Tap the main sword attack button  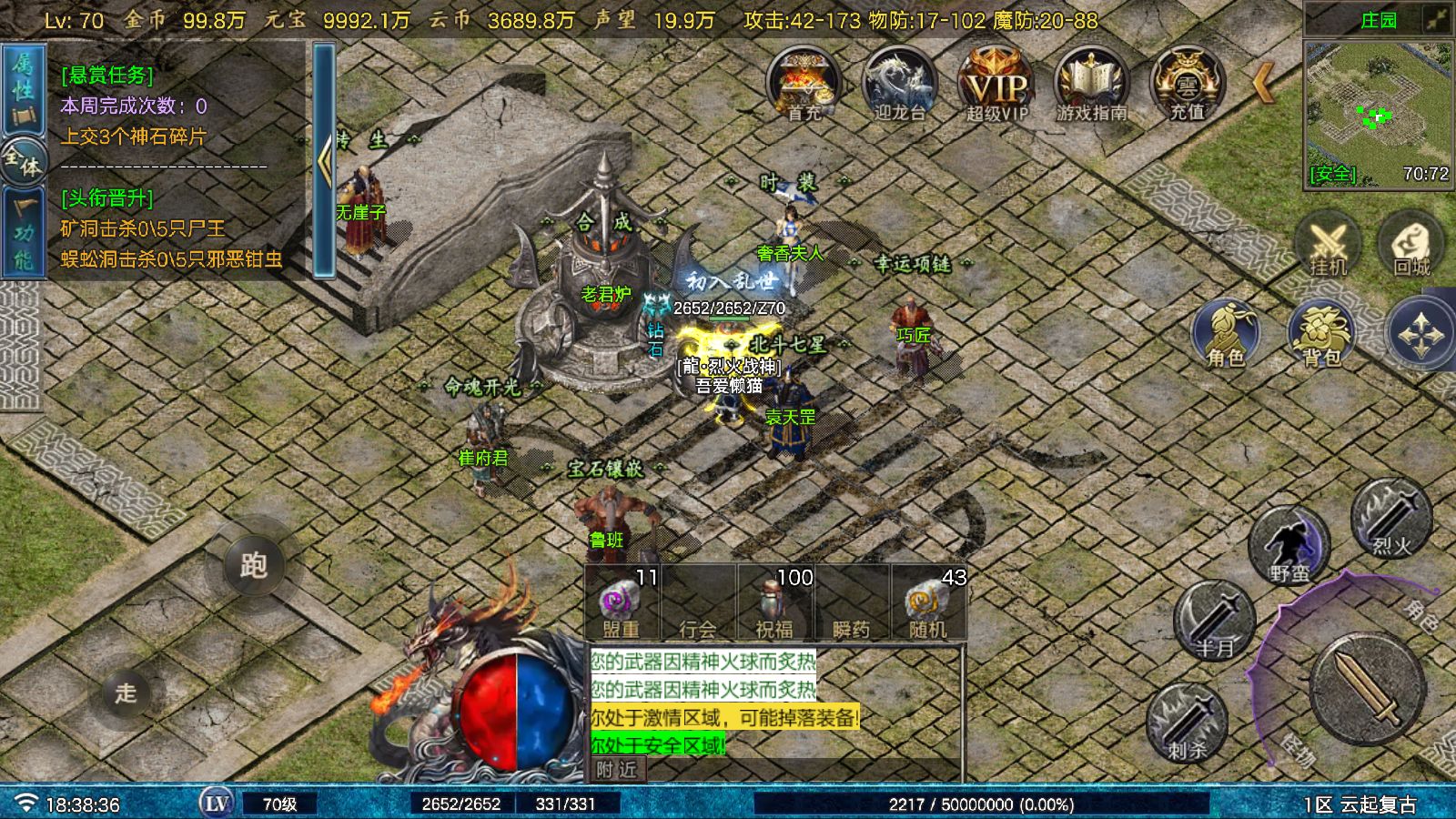1368,689
